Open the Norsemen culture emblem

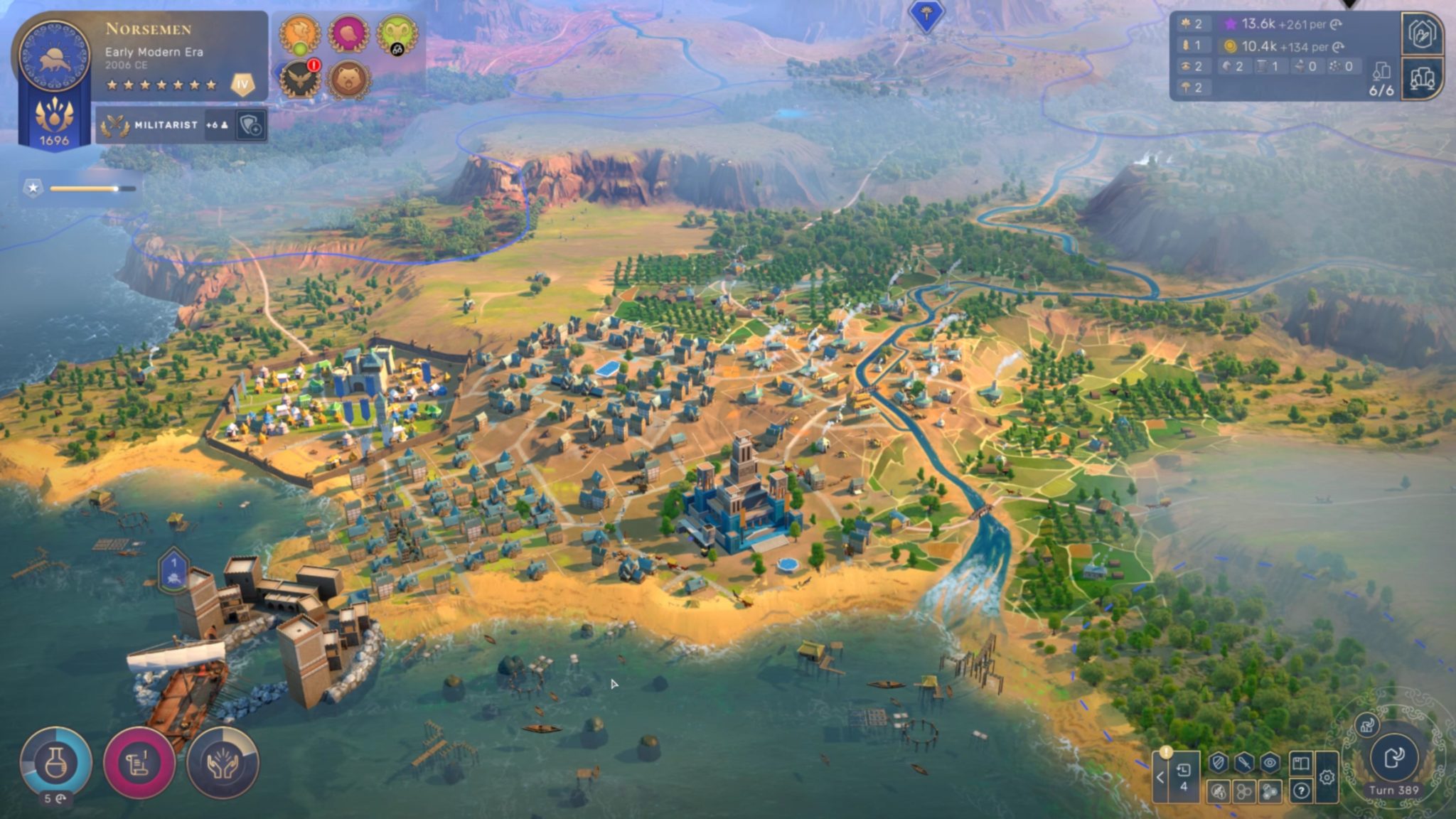54,56
